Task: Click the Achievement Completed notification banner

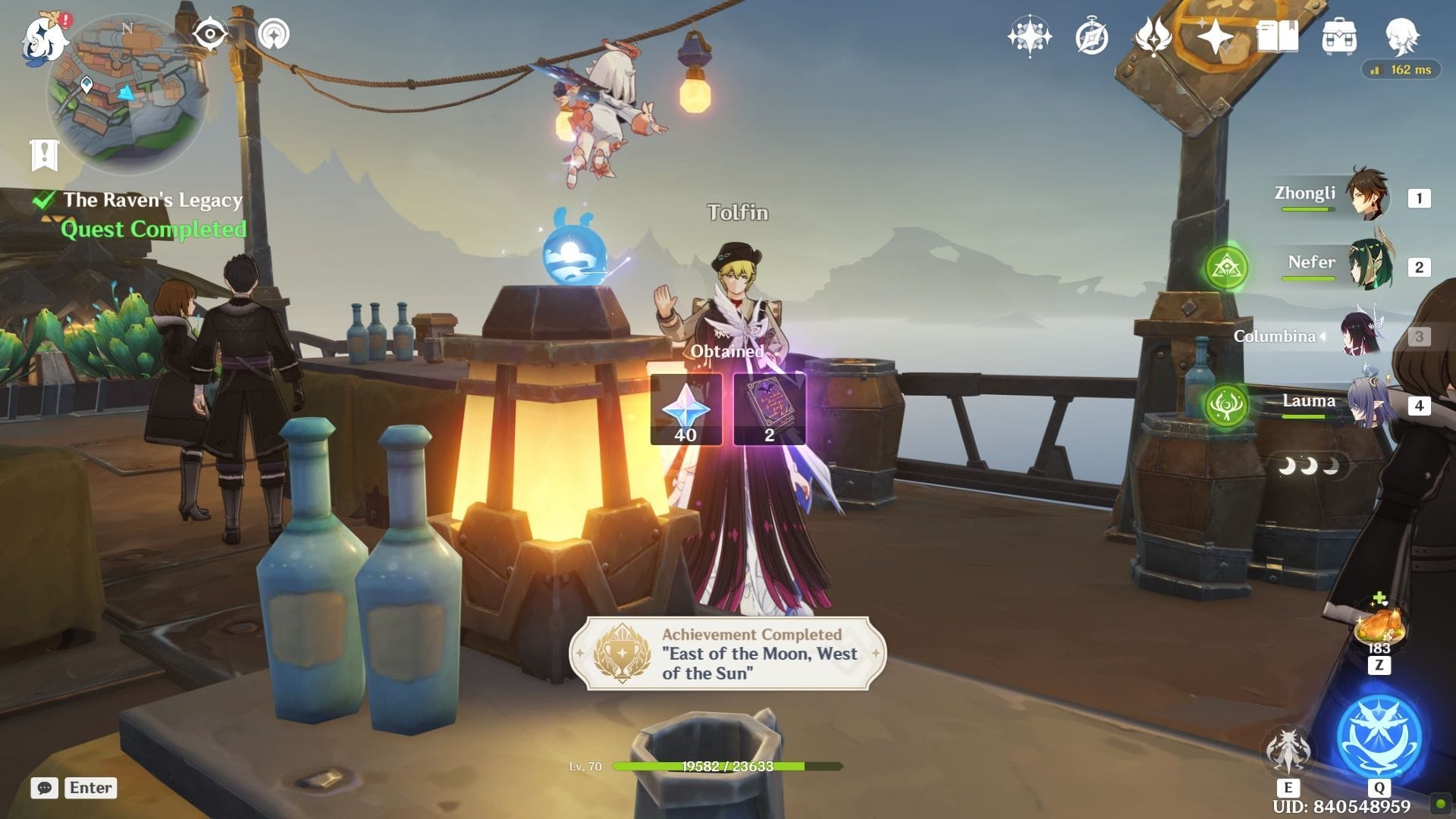Action: 727,654
